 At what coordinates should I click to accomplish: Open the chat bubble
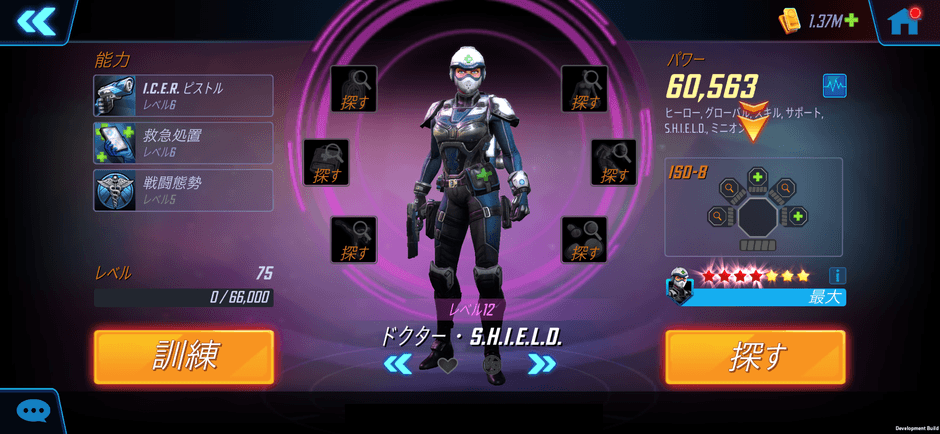click(33, 411)
